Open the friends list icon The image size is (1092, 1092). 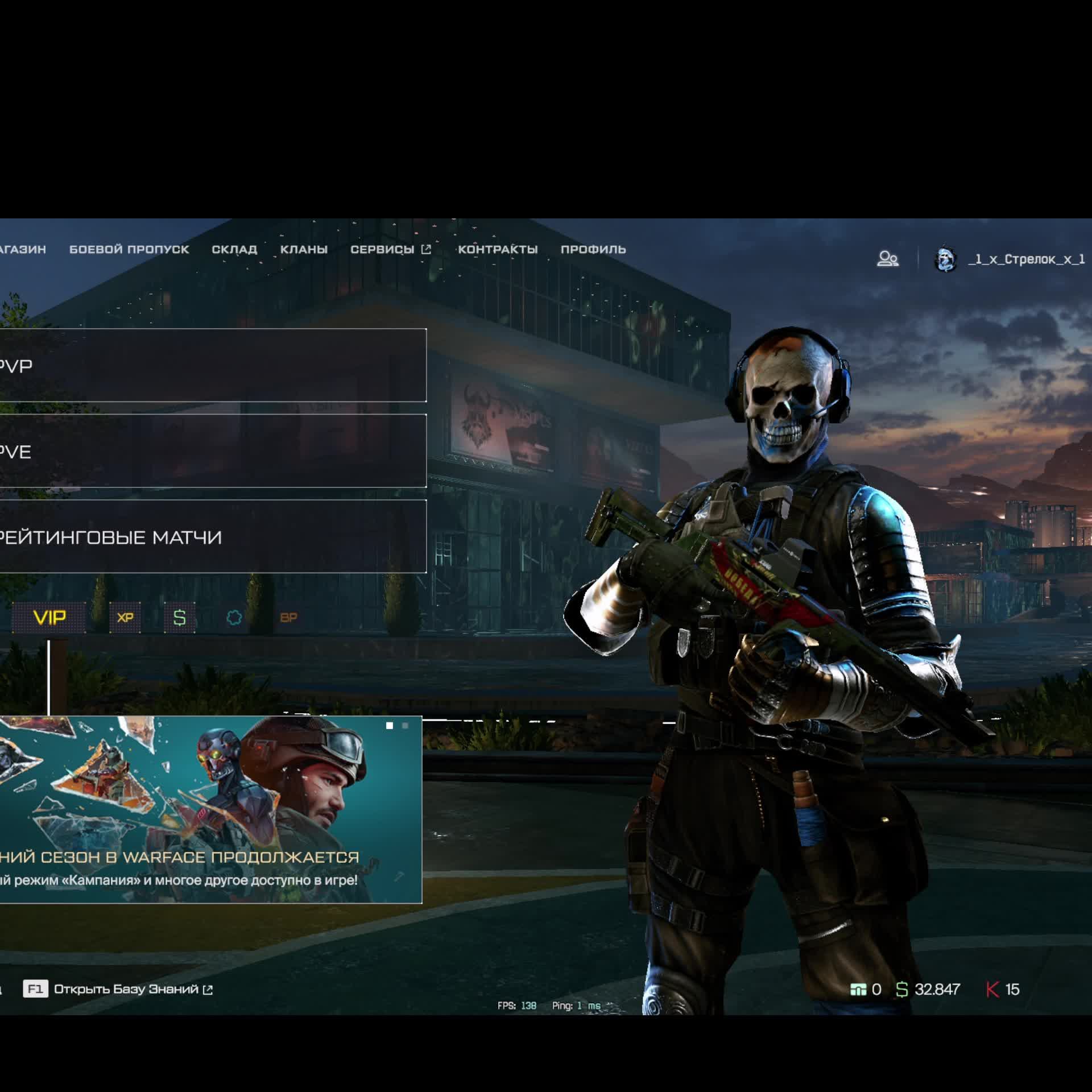(888, 259)
